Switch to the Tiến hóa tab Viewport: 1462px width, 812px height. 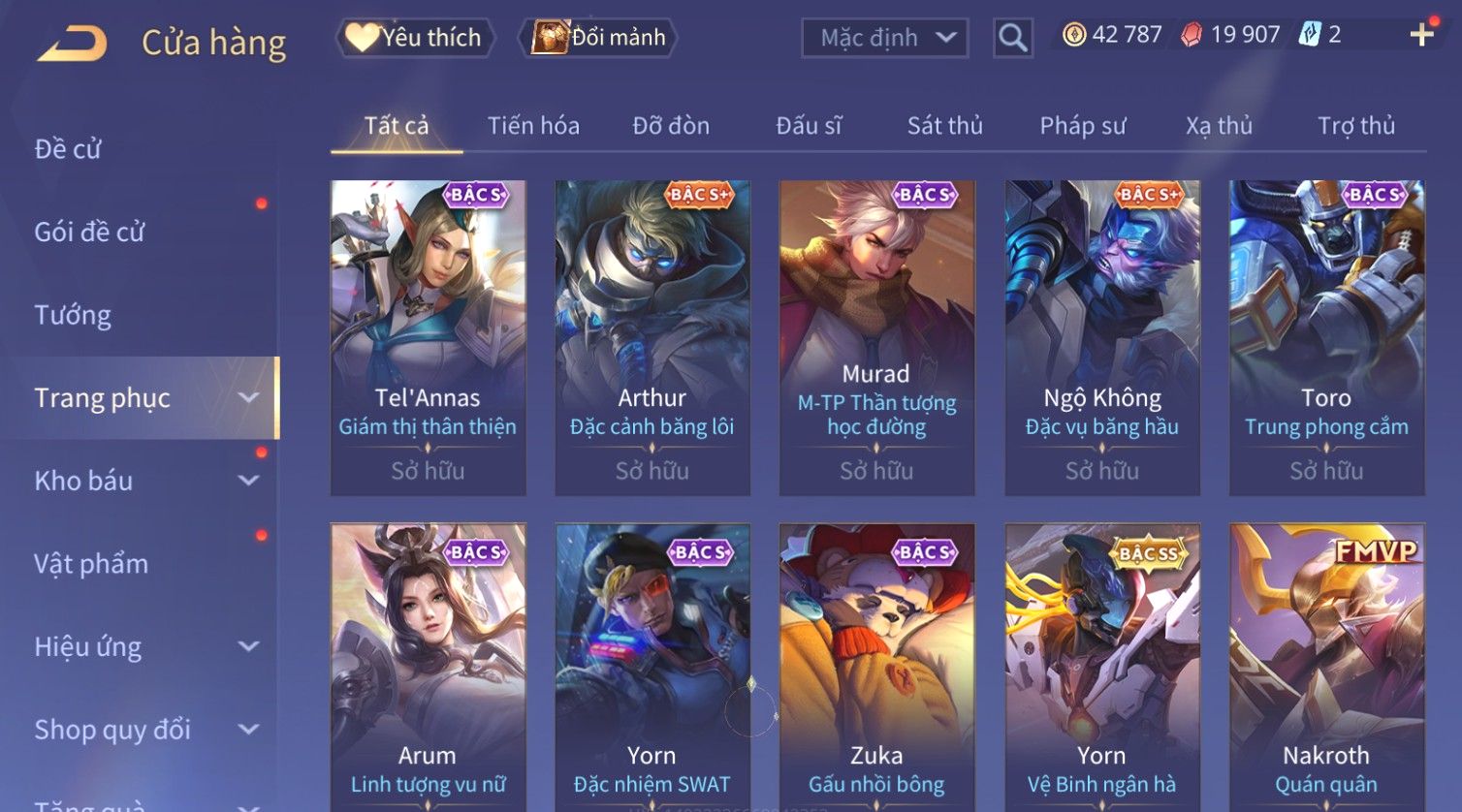click(x=533, y=126)
